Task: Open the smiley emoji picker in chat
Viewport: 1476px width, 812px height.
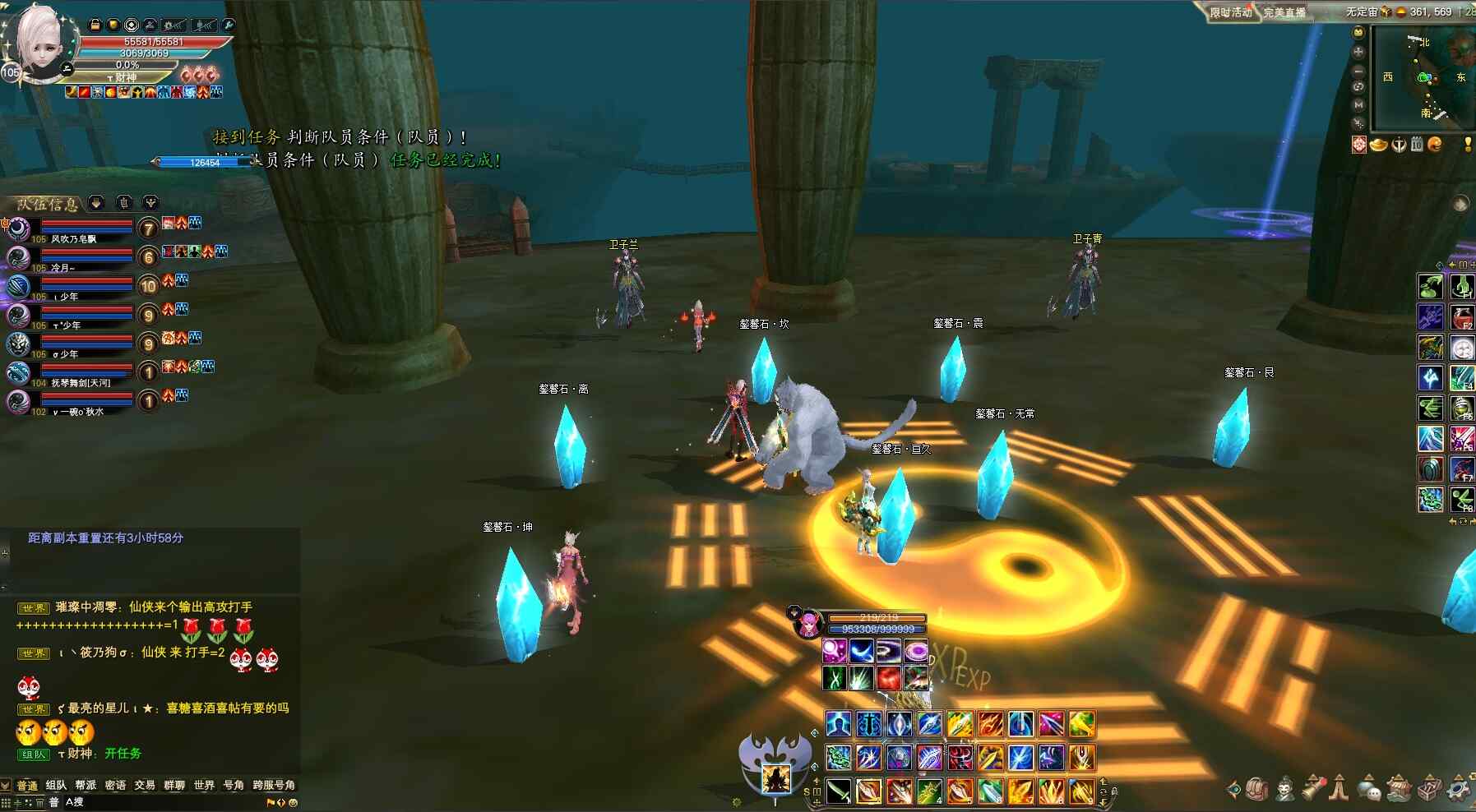Action: tap(293, 803)
